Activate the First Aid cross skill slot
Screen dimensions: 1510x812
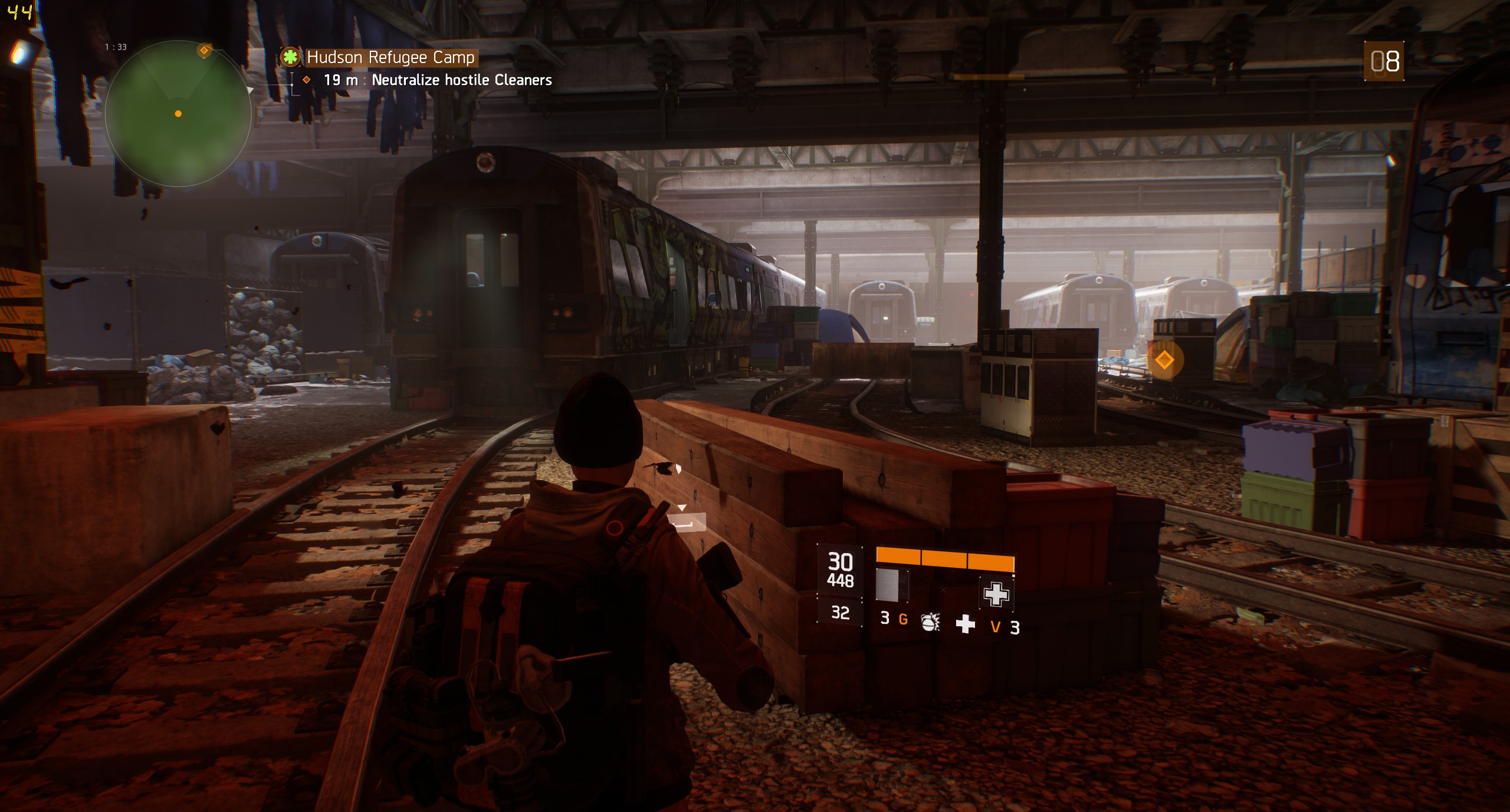pos(996,593)
